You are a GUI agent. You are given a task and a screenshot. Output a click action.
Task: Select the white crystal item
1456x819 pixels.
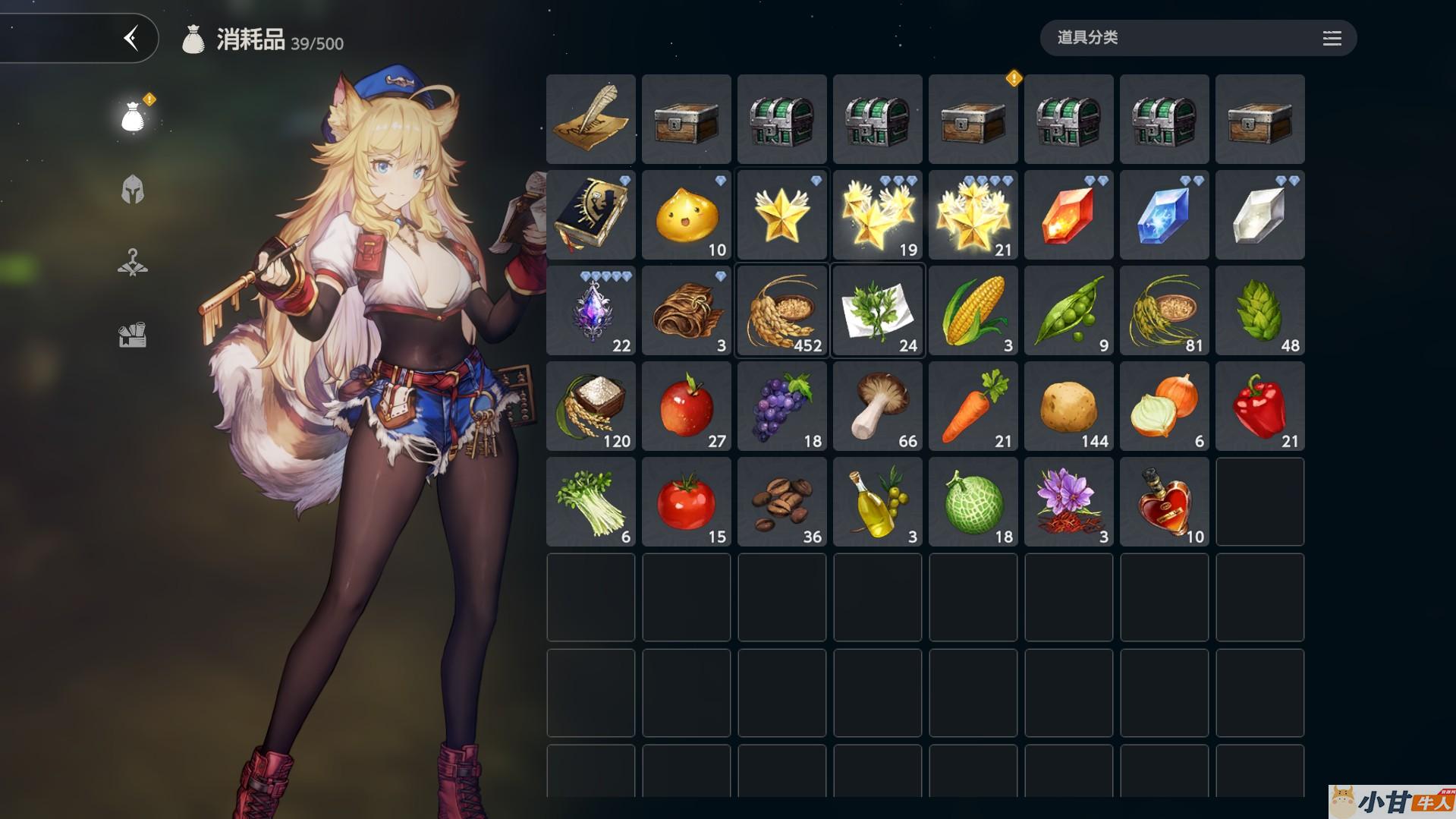point(1260,215)
